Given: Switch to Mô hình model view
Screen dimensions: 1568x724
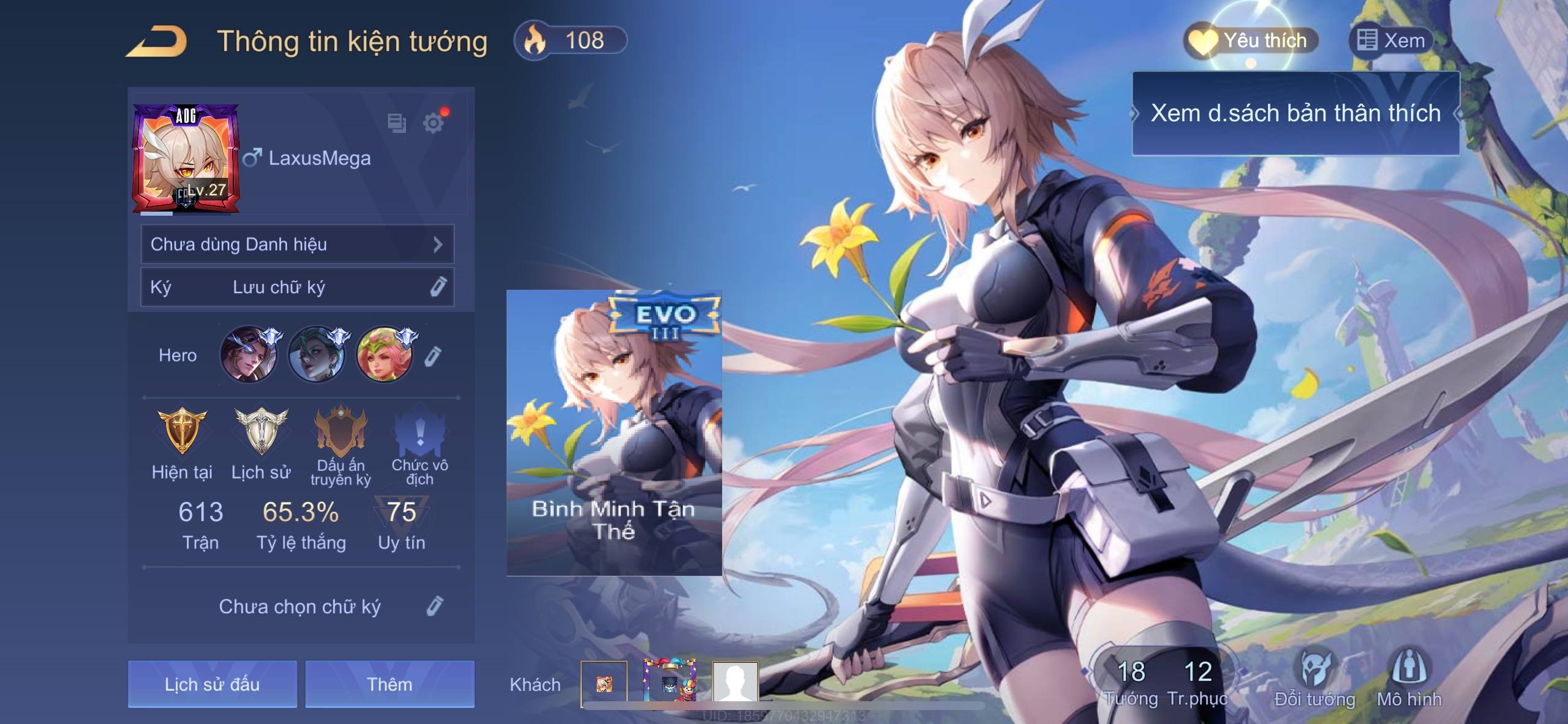Looking at the screenshot, I should click(x=1409, y=677).
